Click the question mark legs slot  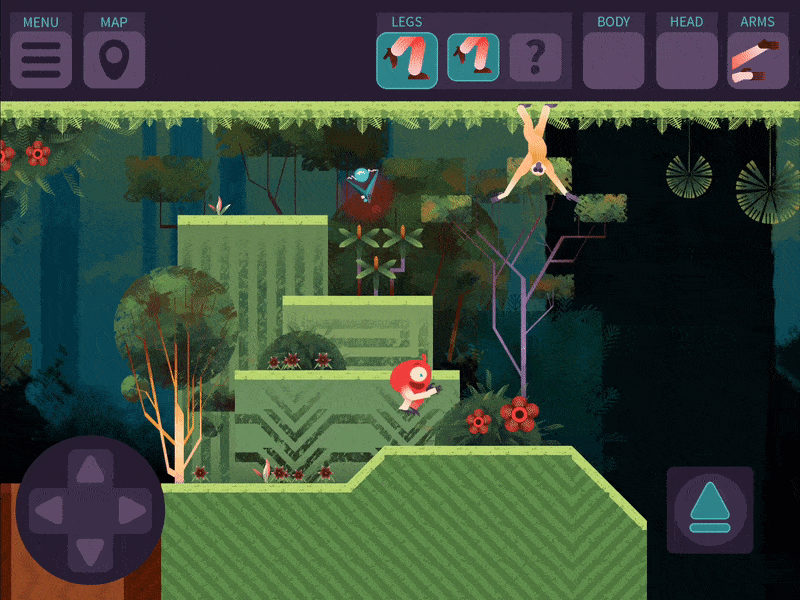(535, 58)
